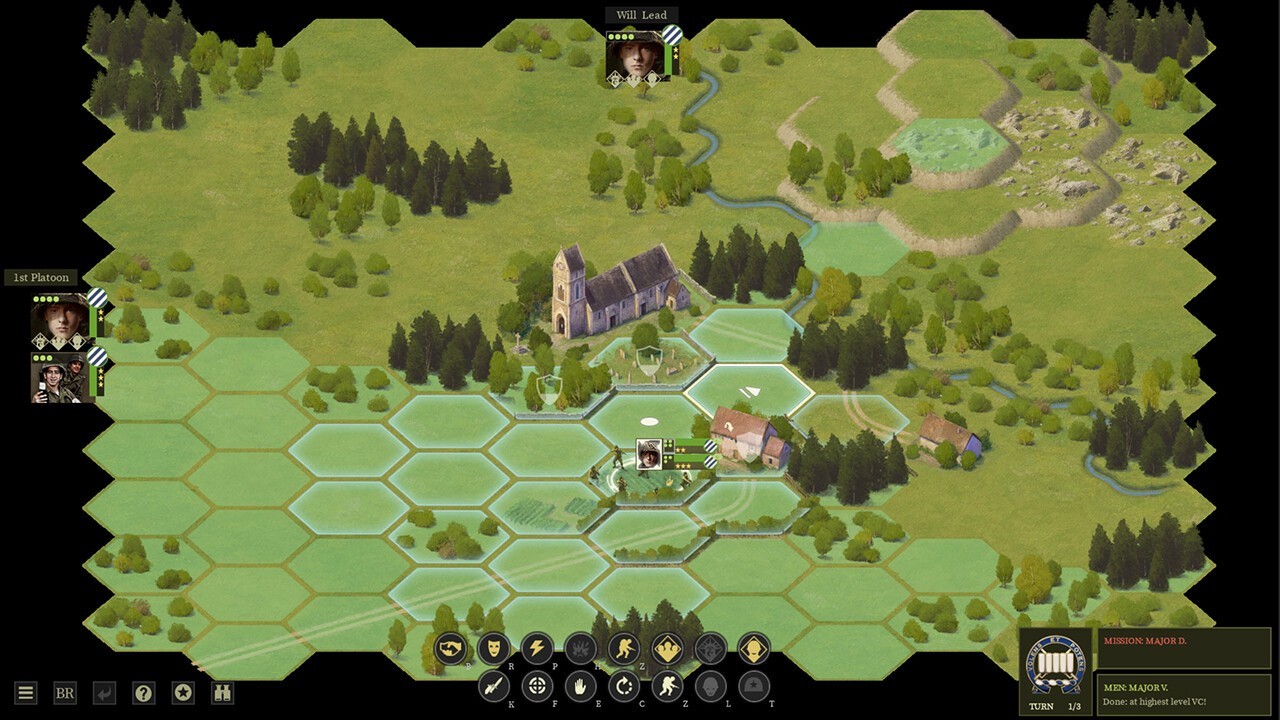Select the 1st Platoon single-soldier portrait
Viewport: 1280px width, 720px height.
(60, 320)
